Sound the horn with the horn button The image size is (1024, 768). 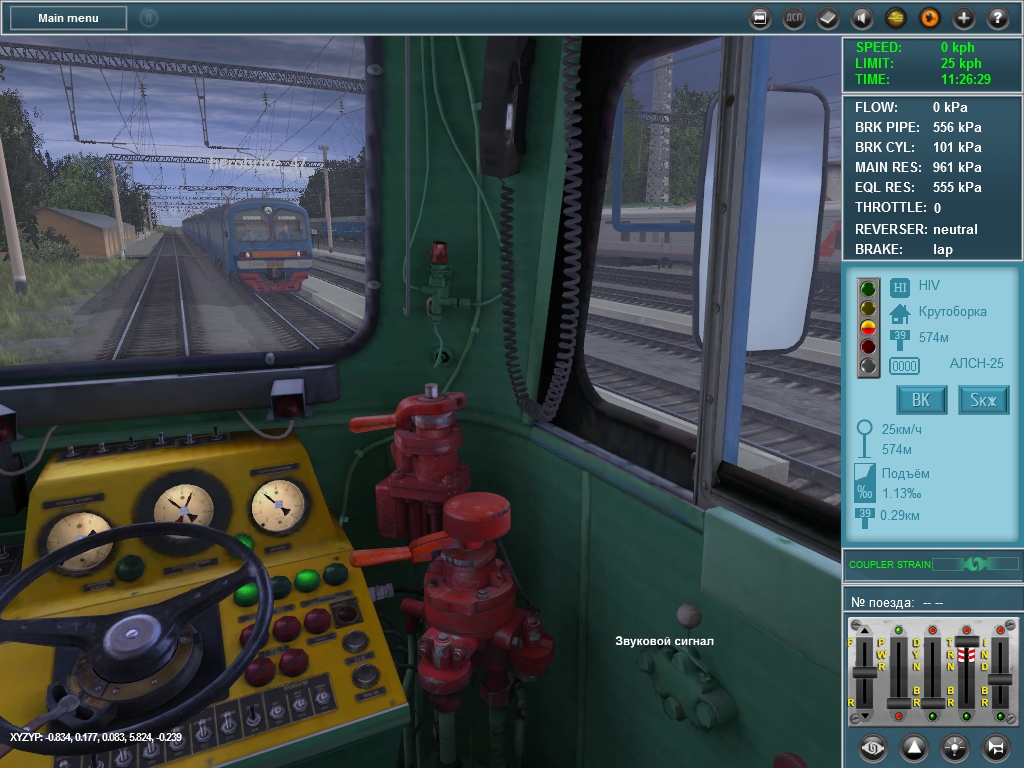pos(995,746)
